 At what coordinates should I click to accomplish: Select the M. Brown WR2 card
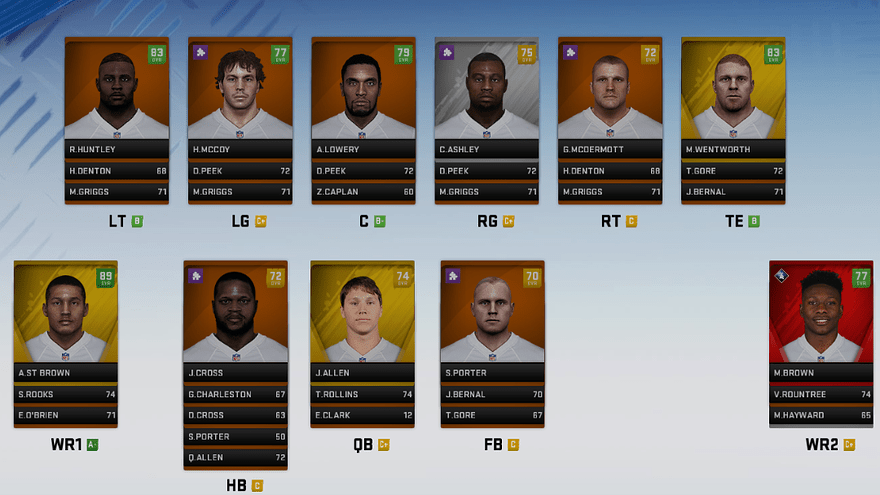[x=820, y=318]
